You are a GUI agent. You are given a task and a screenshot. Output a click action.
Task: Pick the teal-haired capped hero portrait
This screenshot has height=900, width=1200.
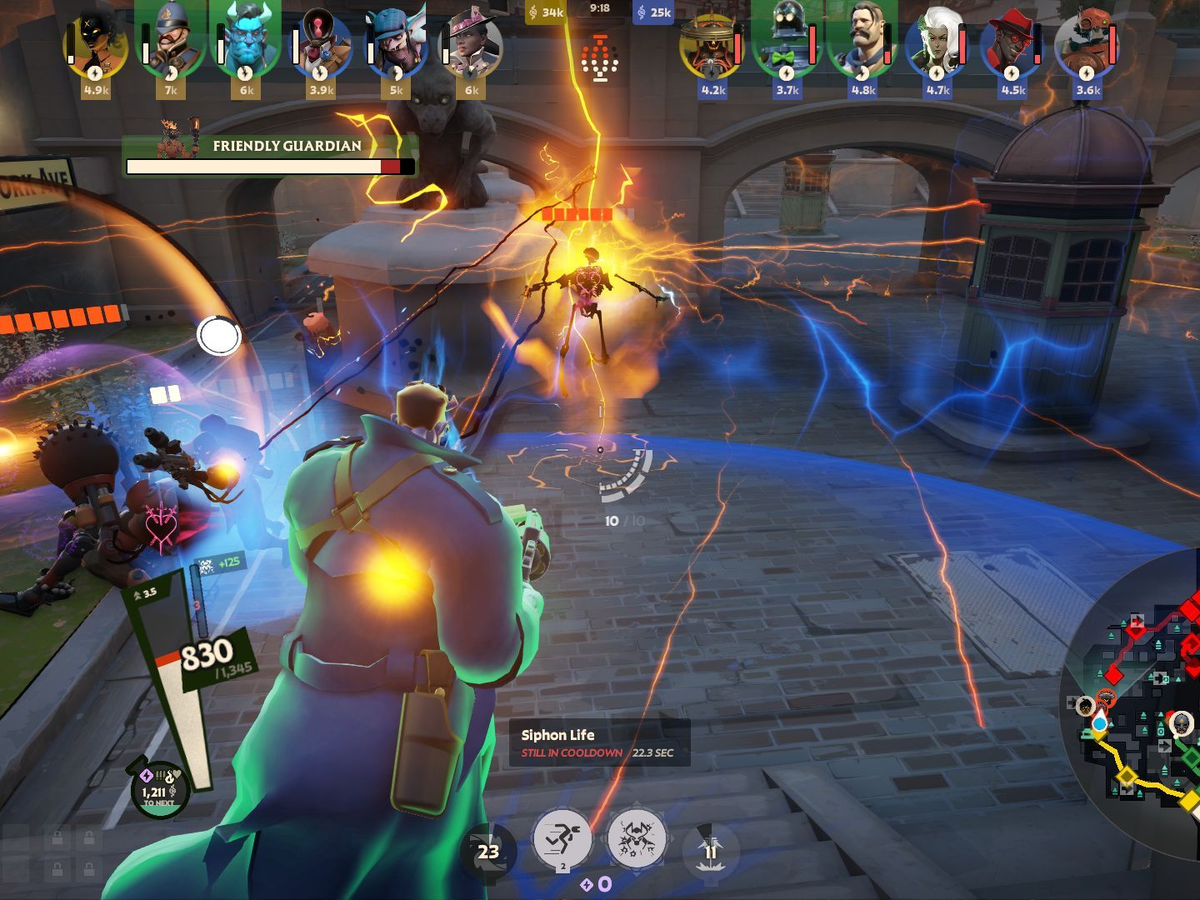(397, 44)
